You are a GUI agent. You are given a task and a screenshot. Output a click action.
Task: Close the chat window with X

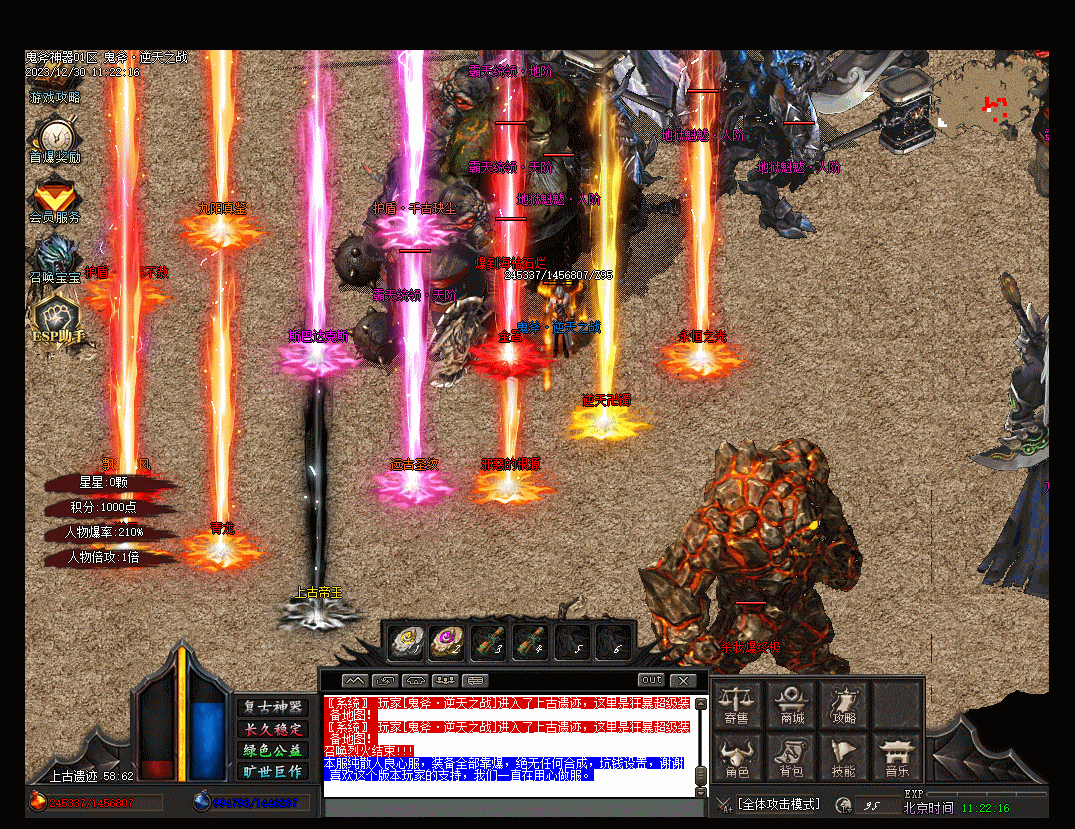pyautogui.click(x=682, y=681)
